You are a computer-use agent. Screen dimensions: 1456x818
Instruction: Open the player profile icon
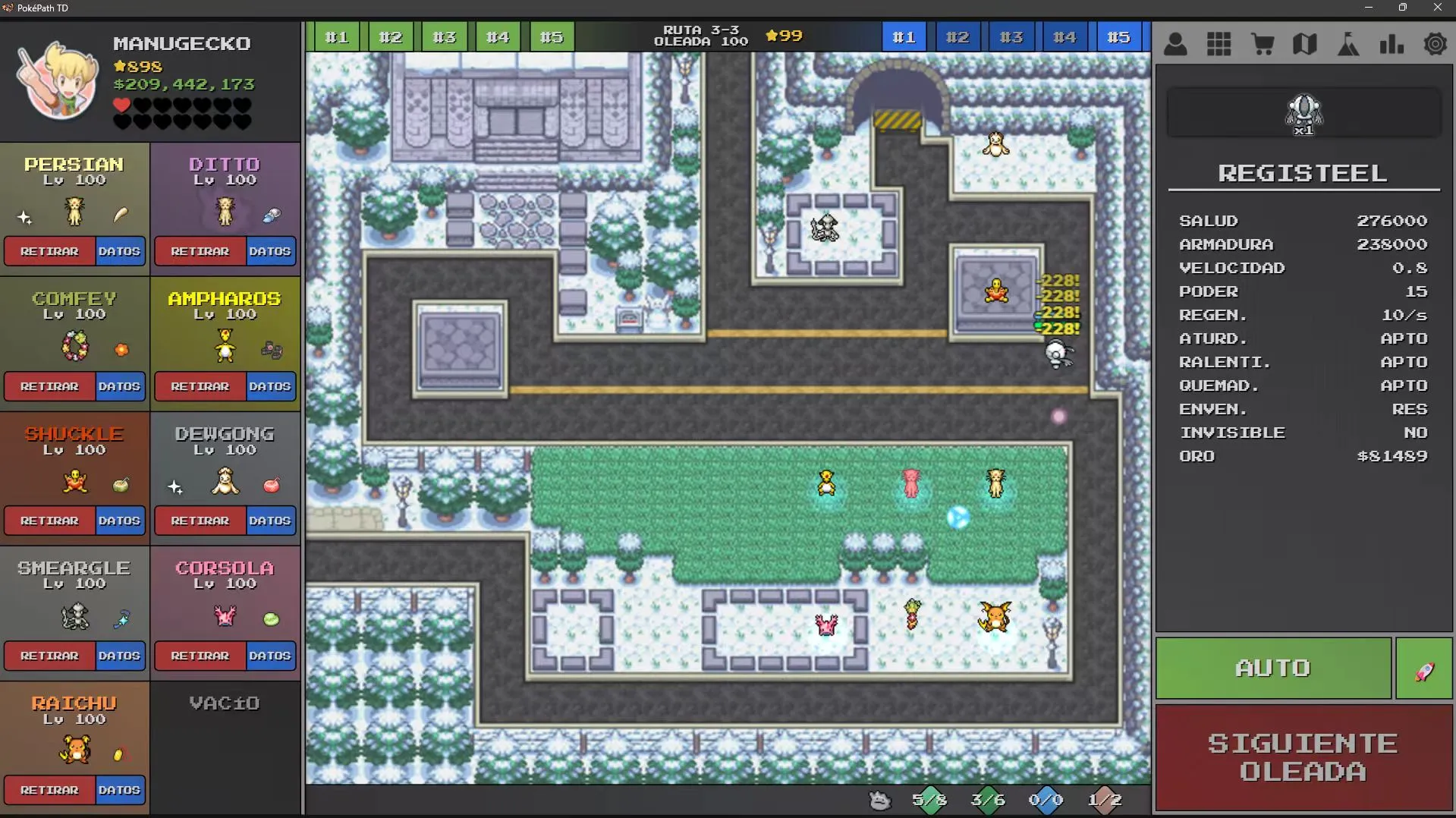click(x=1175, y=44)
